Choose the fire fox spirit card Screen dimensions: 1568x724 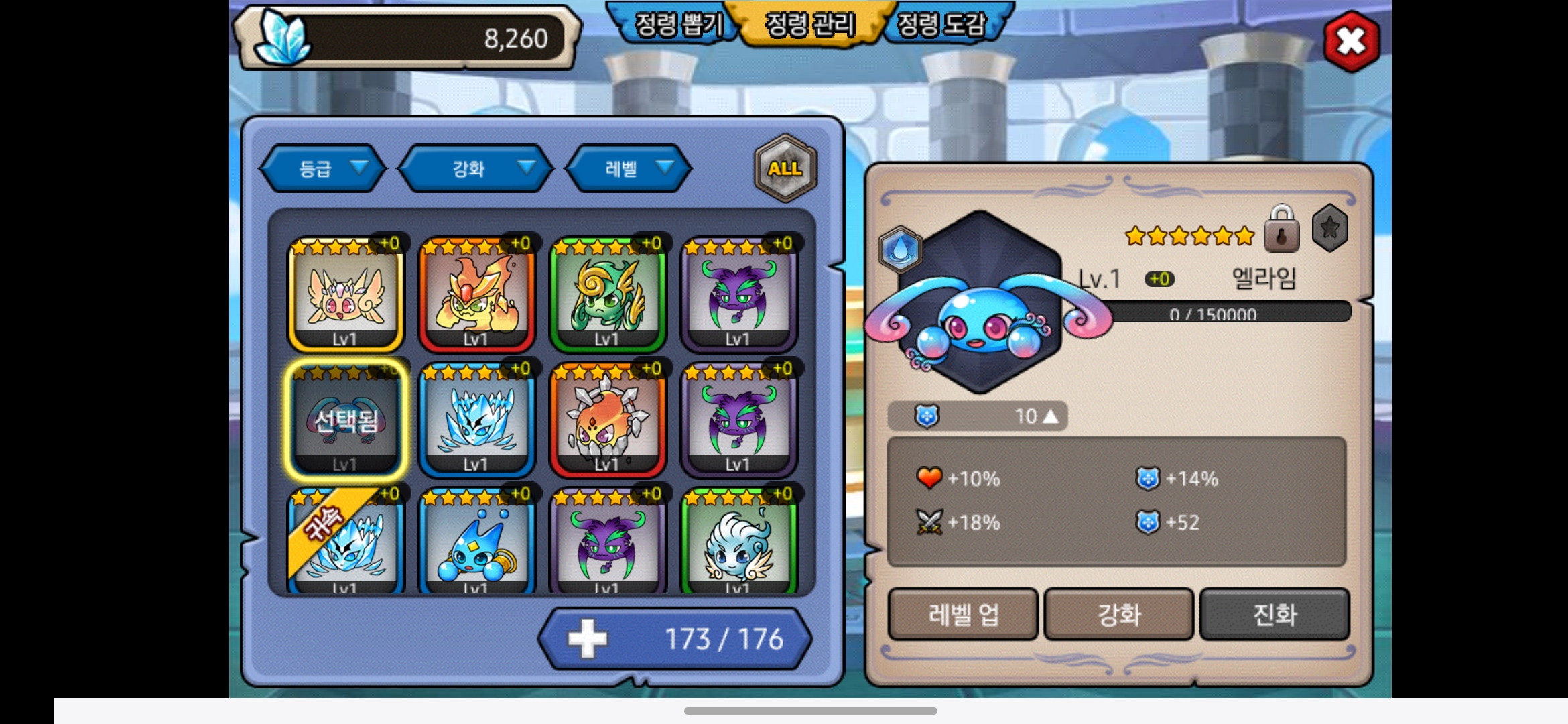[476, 295]
